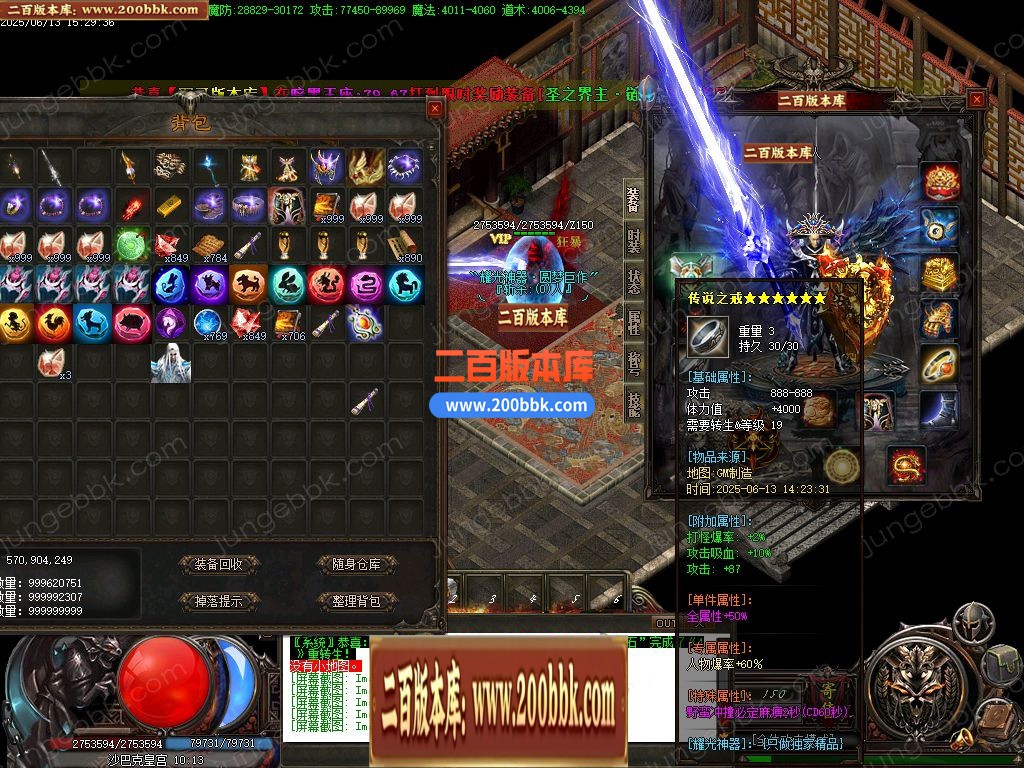The height and width of the screenshot is (768, 1024).
Task: Select the golden gauntlet equipment slot
Action: coord(939,320)
